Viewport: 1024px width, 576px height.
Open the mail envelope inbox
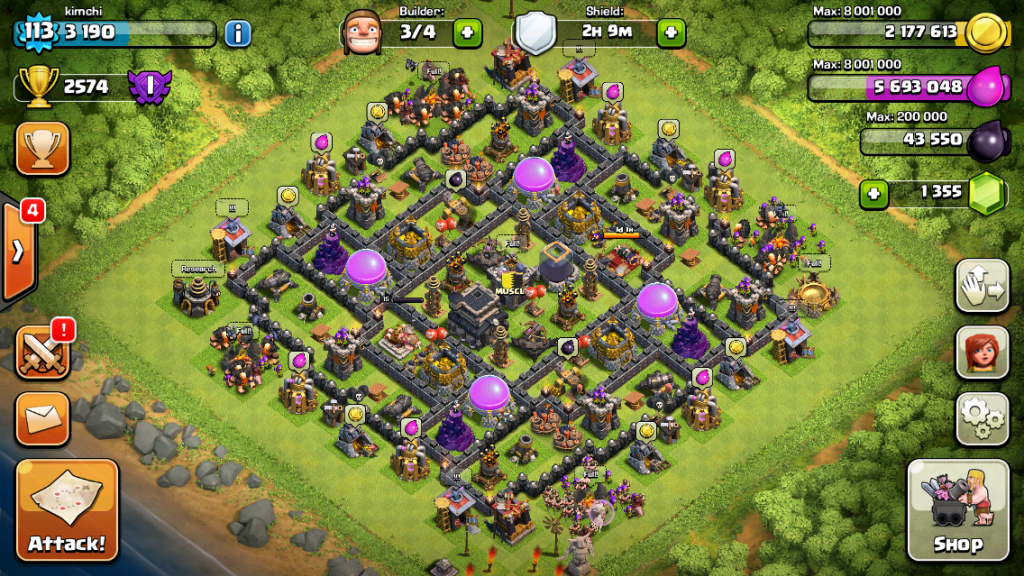(x=42, y=418)
